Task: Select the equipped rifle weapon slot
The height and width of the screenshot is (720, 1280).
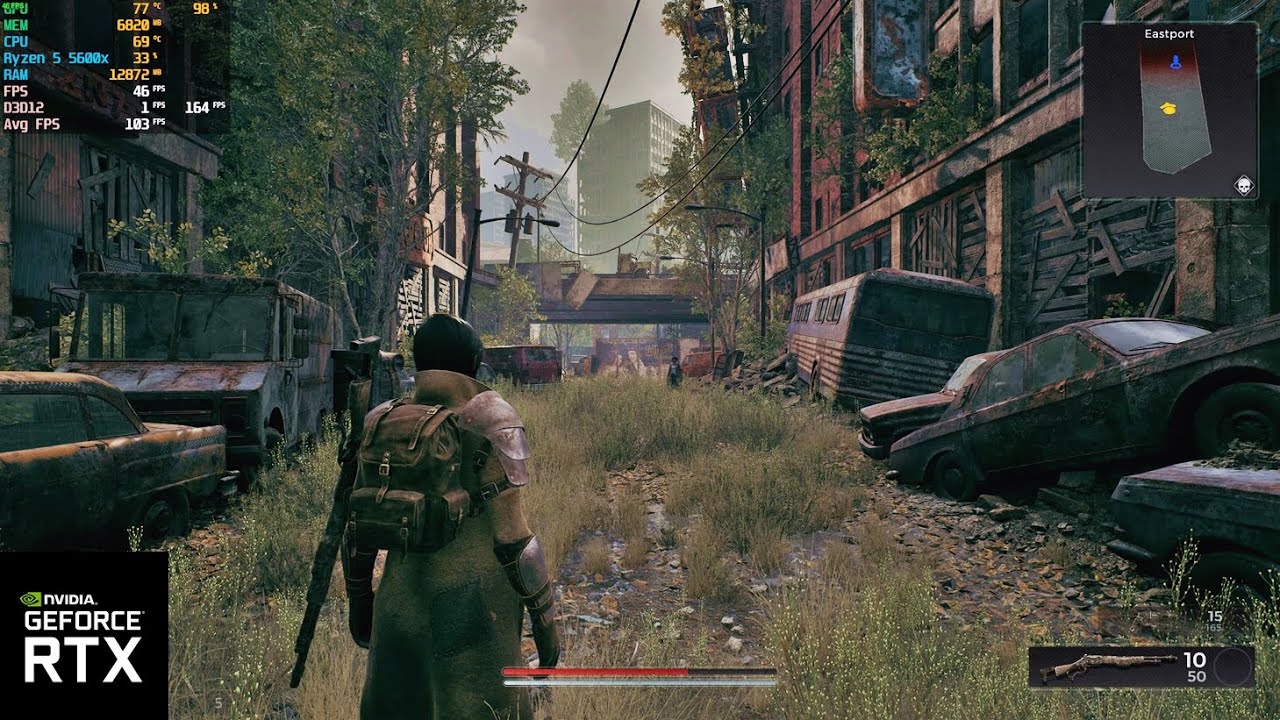Action: click(x=1108, y=667)
